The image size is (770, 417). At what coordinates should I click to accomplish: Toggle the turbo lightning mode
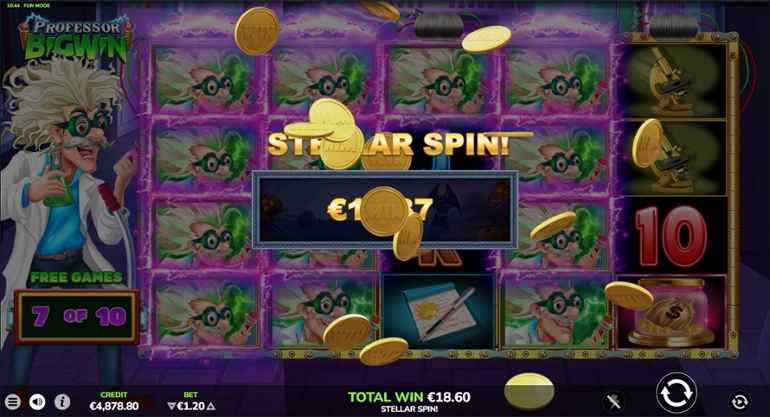615,401
